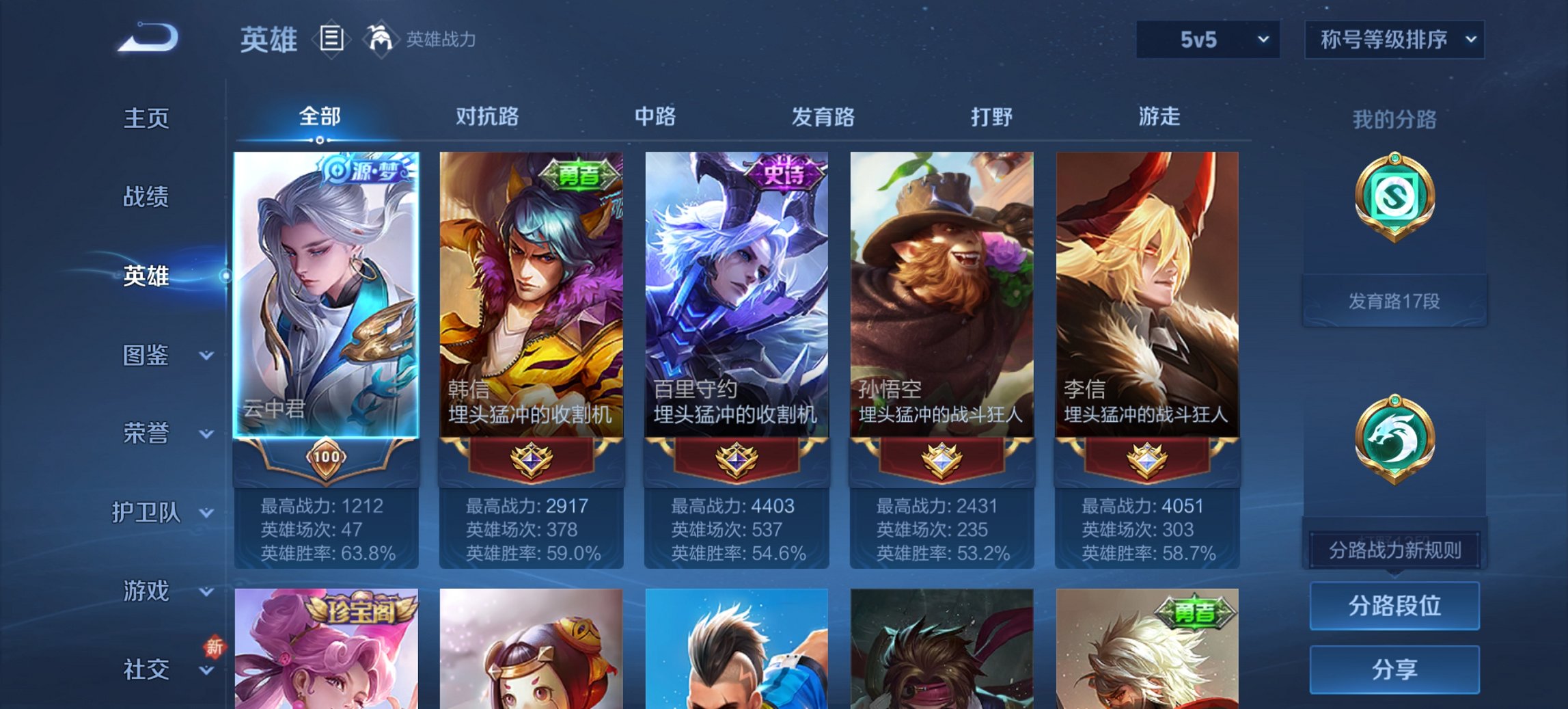The width and height of the screenshot is (1568, 709).
Task: Open the 荣誉 sidebar section
Action: 146,433
